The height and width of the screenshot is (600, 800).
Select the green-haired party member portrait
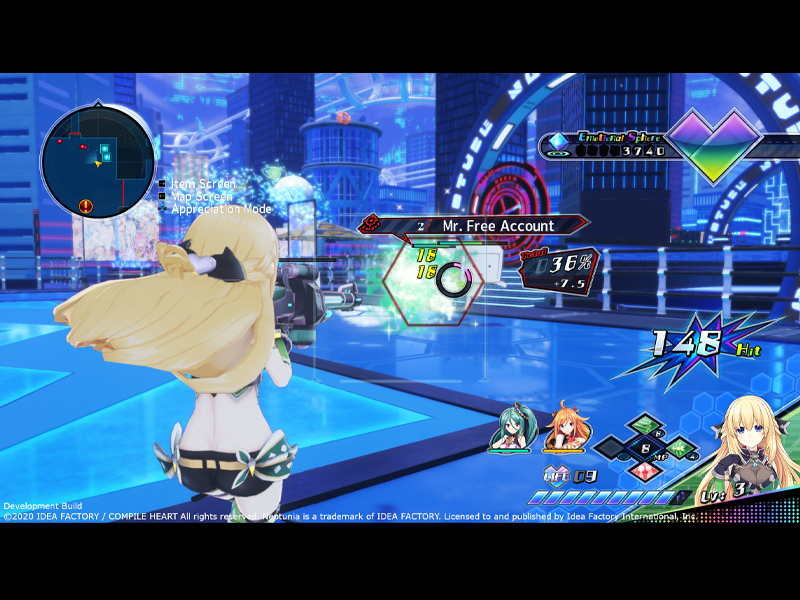point(508,431)
